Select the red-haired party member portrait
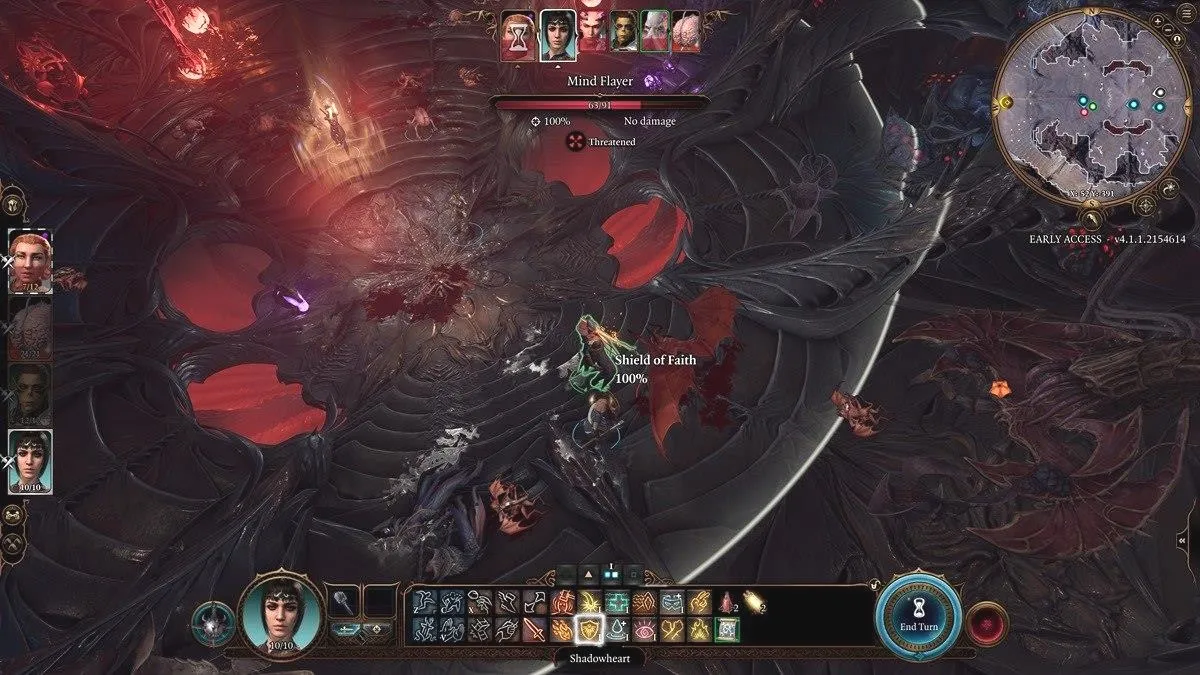This screenshot has width=1200, height=675. coord(30,260)
